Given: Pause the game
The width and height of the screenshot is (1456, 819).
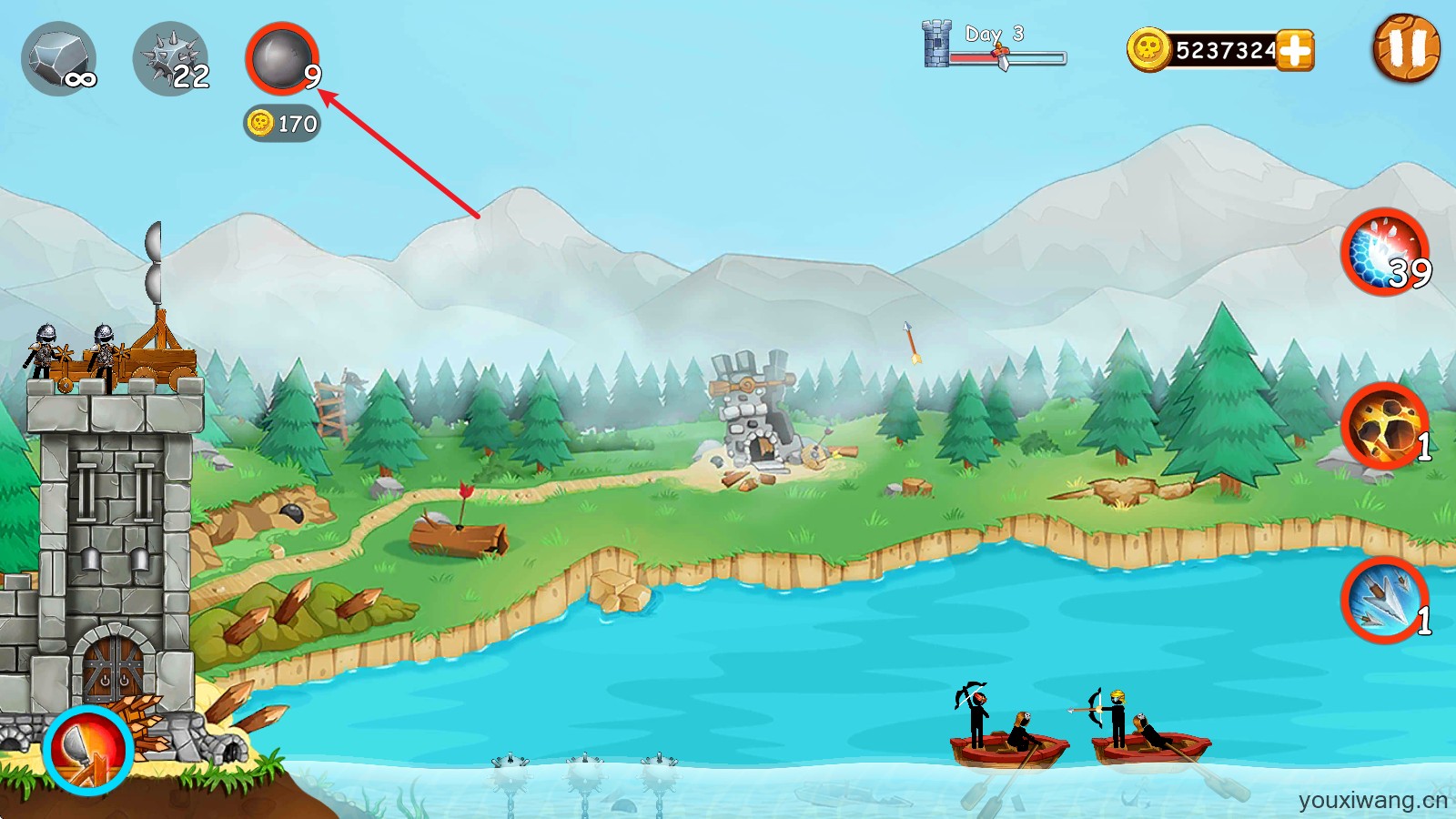Looking at the screenshot, I should coord(1406,48).
